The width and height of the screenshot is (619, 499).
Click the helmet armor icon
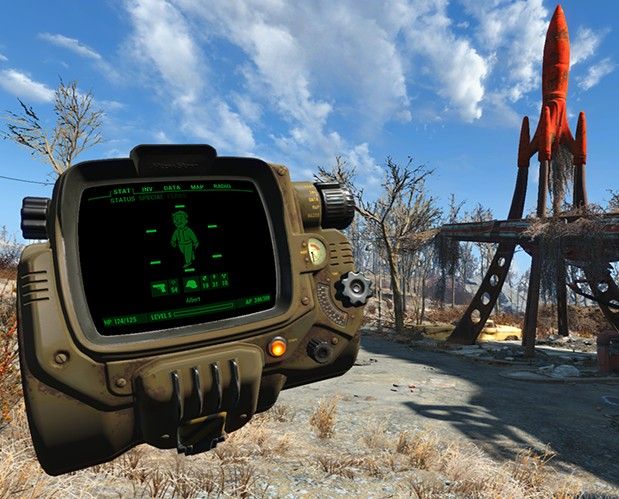coord(191,285)
